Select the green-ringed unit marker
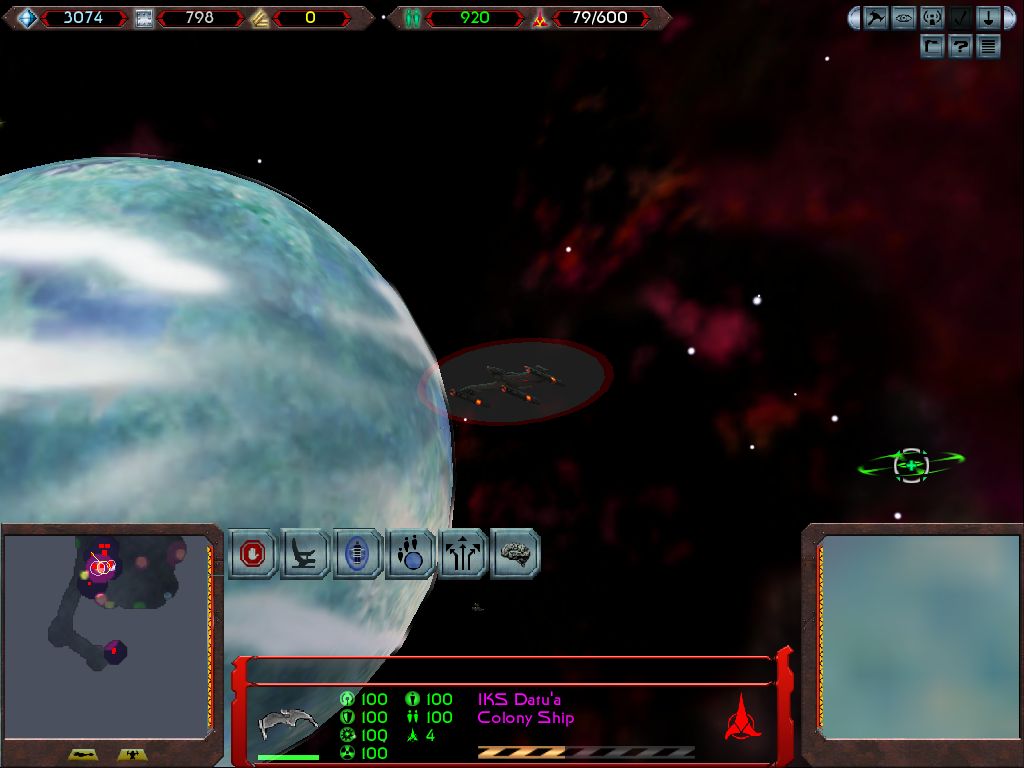Screen dimensions: 1024x768 pos(910,464)
